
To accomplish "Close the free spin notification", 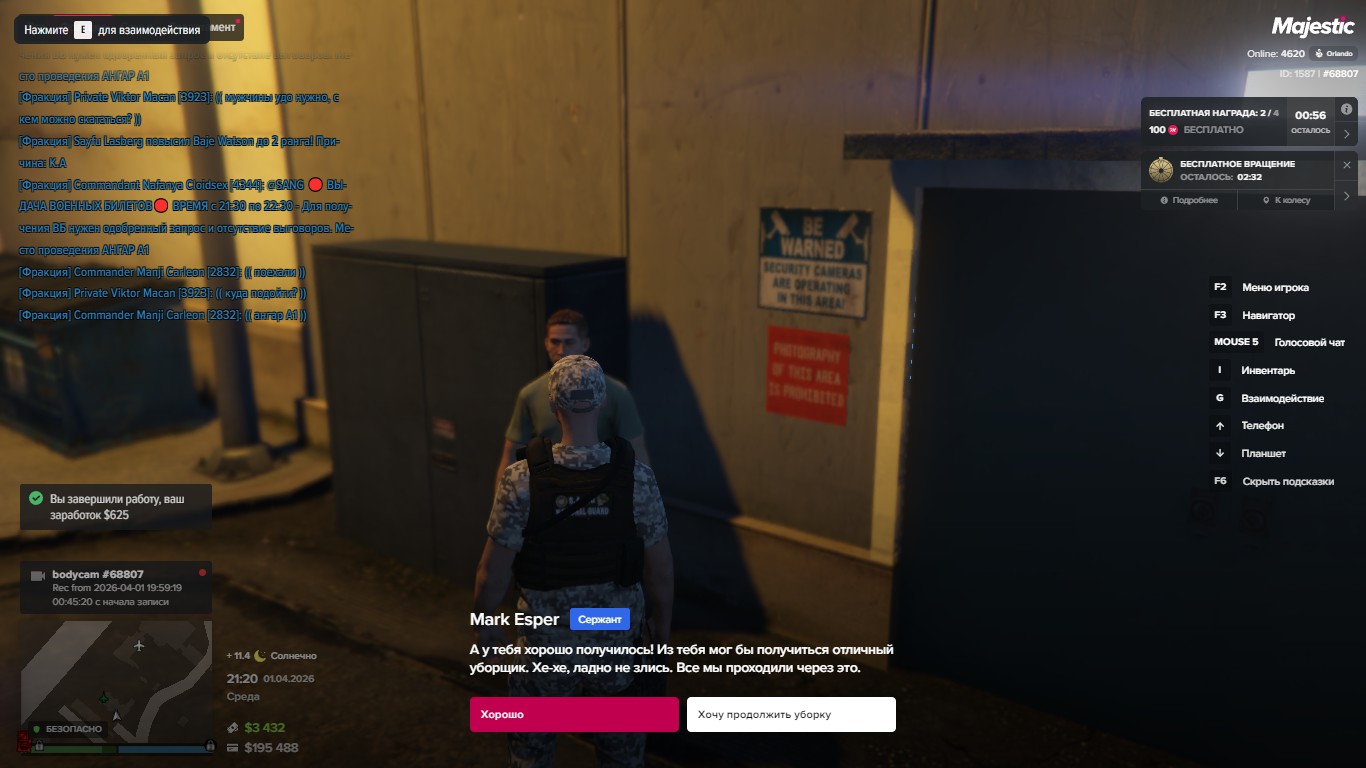I will point(1346,165).
